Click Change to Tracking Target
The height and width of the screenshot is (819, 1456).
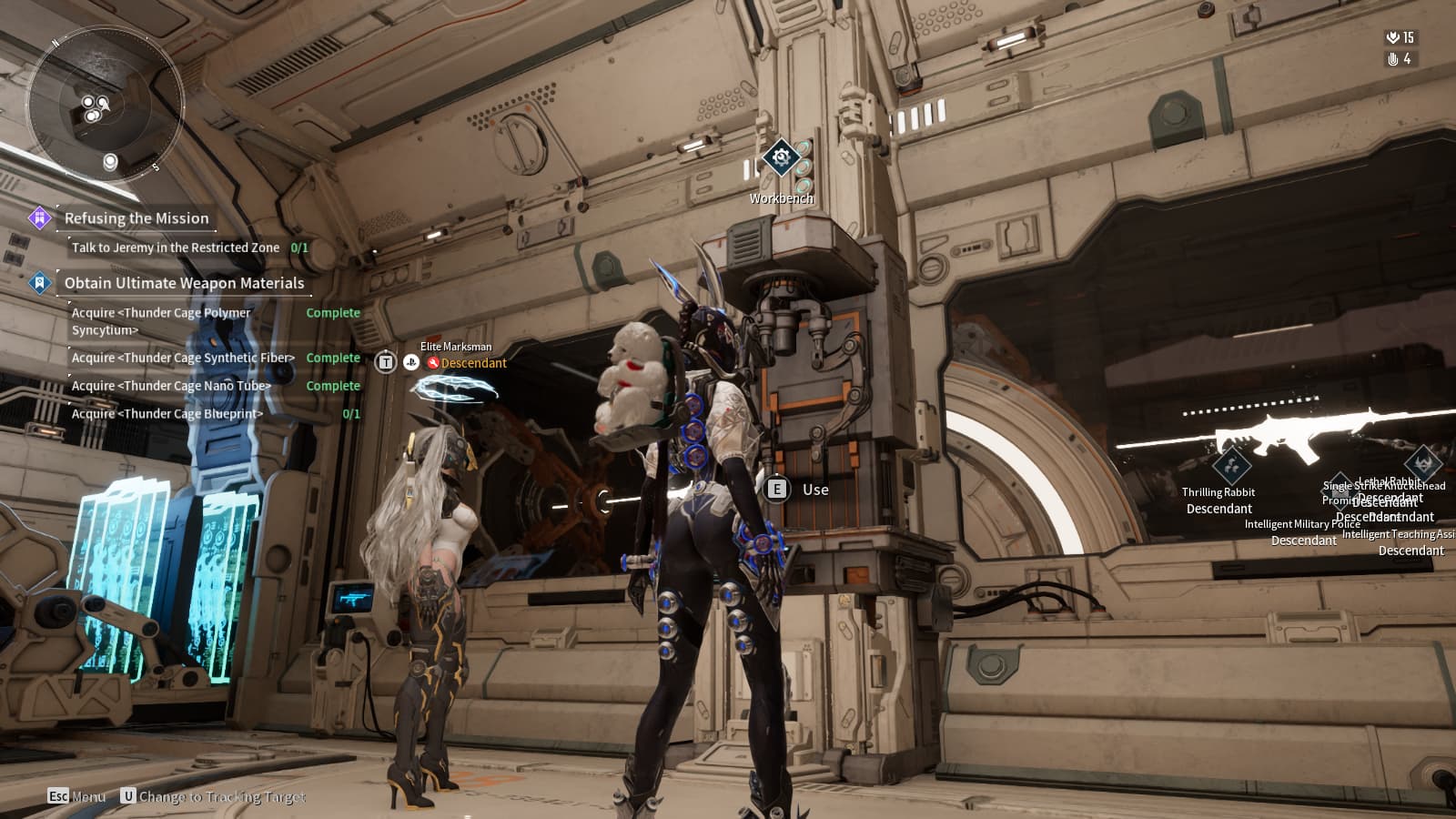click(x=214, y=796)
